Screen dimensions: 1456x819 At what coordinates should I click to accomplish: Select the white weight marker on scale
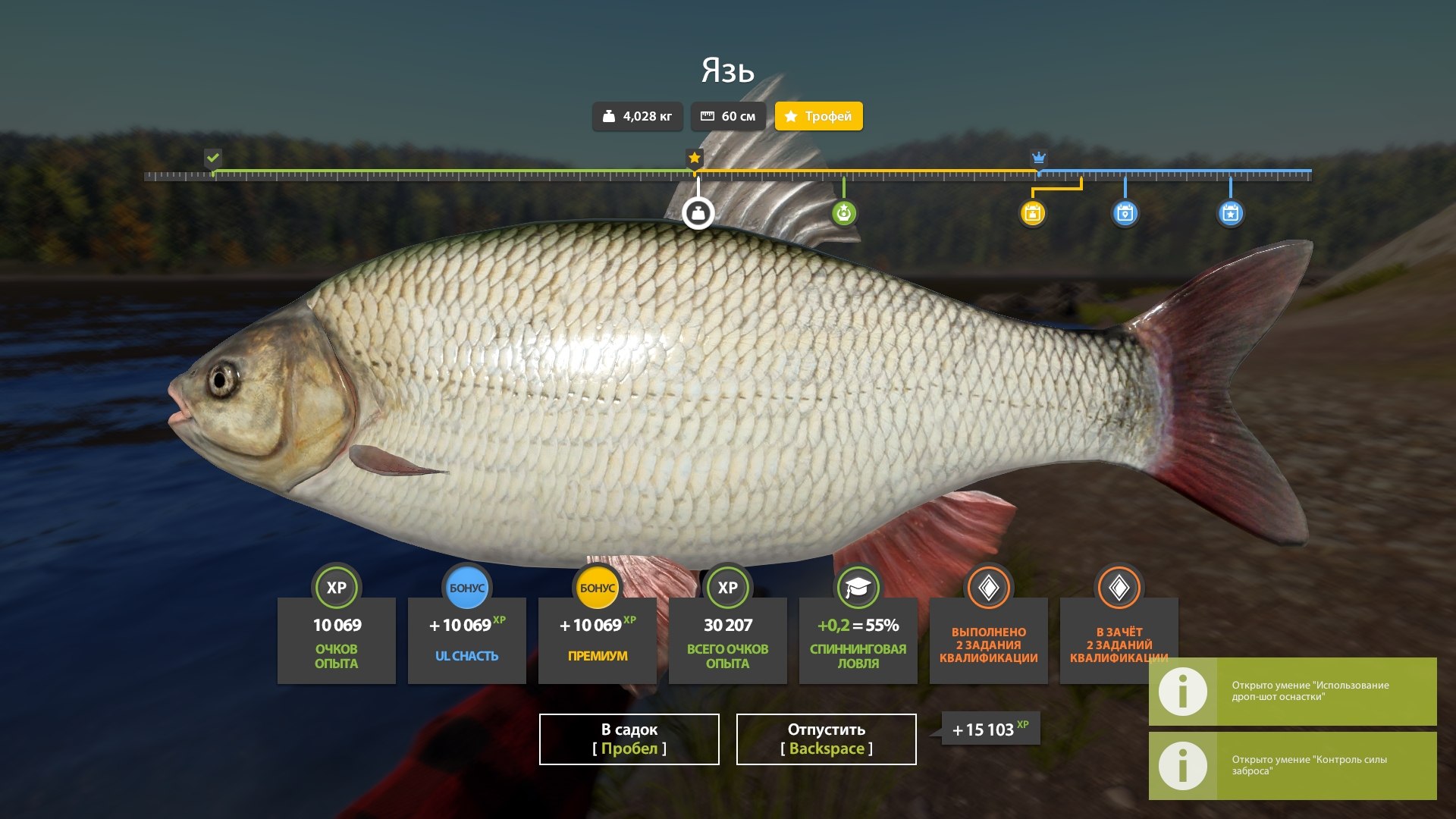pos(698,213)
